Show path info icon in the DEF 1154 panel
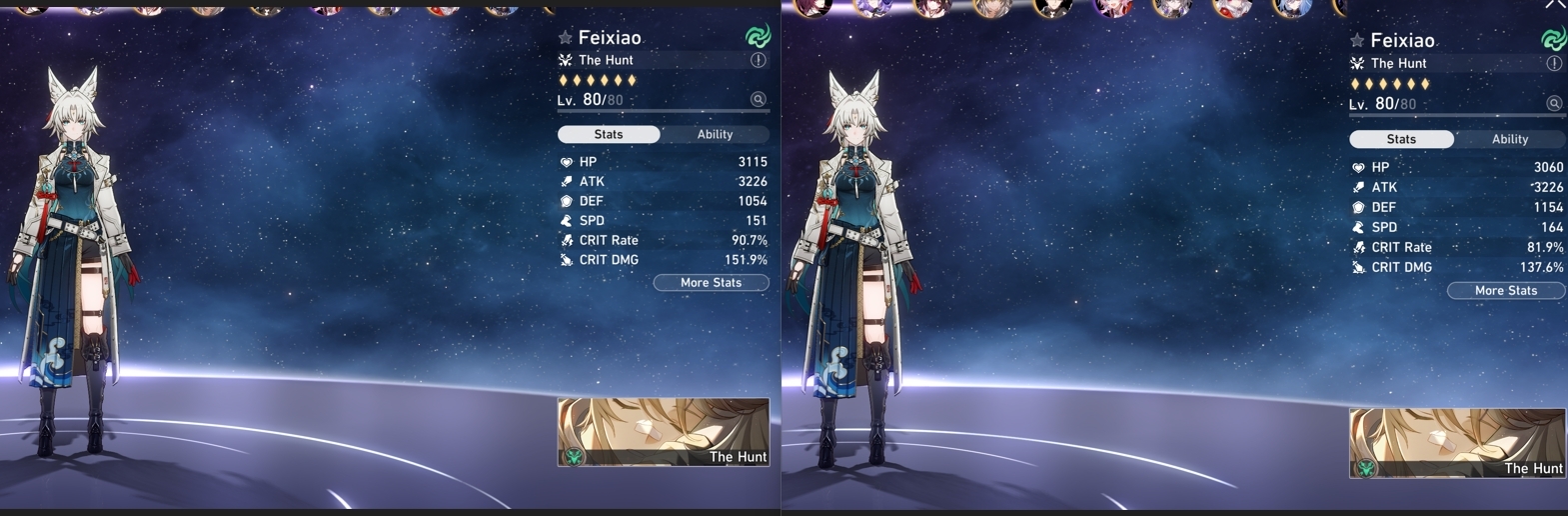This screenshot has width=1568, height=516. [x=1554, y=63]
